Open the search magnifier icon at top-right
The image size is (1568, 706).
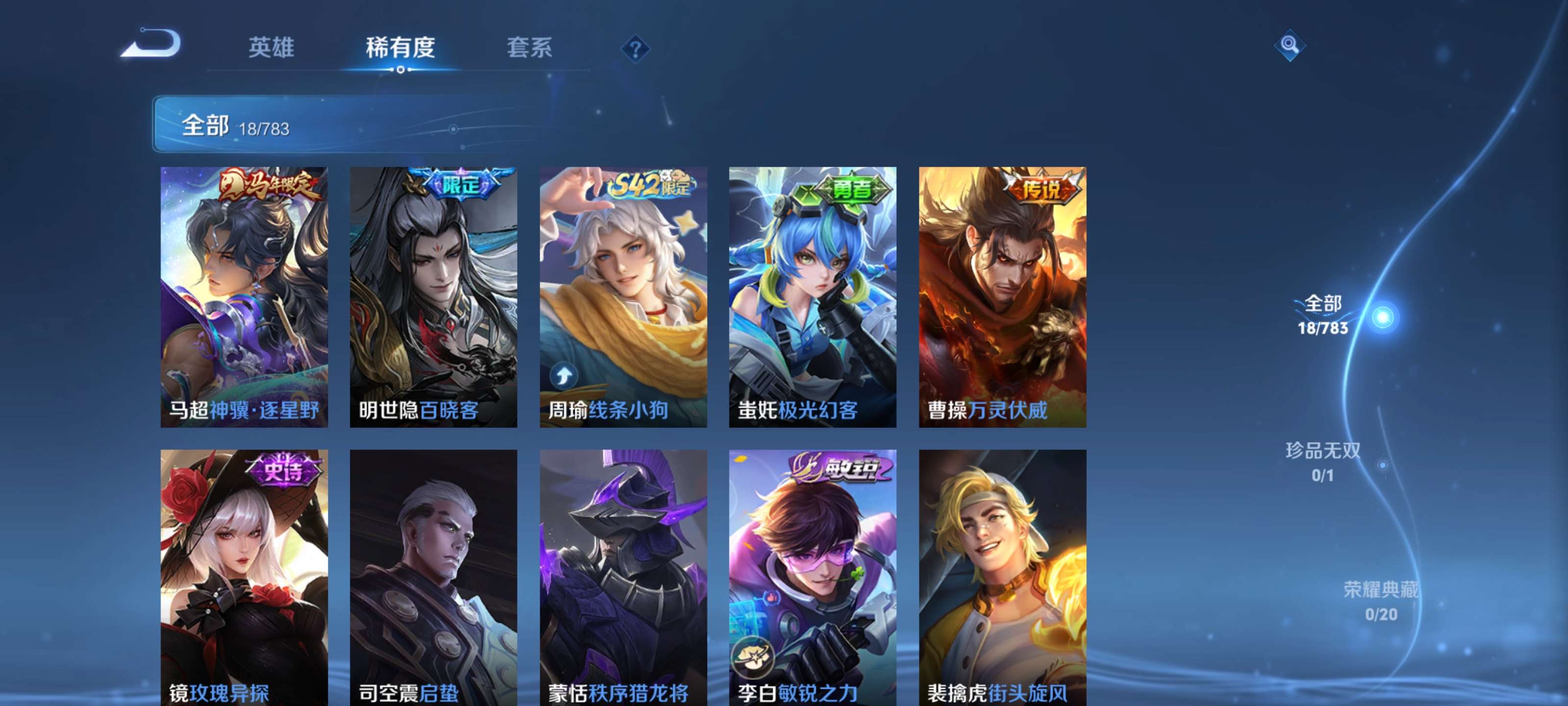(x=1291, y=46)
